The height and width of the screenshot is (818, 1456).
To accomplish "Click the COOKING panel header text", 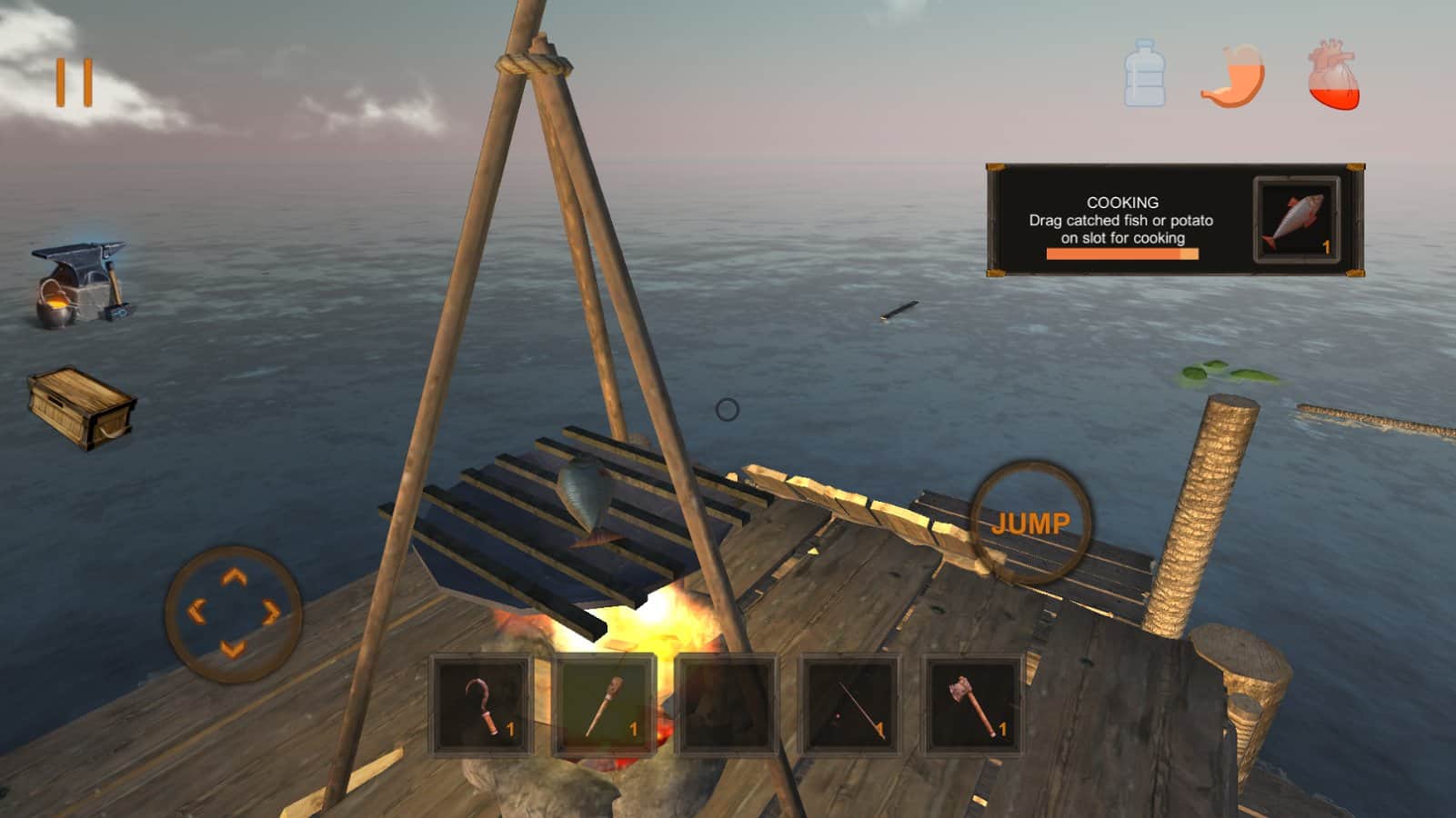I will 1122,204.
